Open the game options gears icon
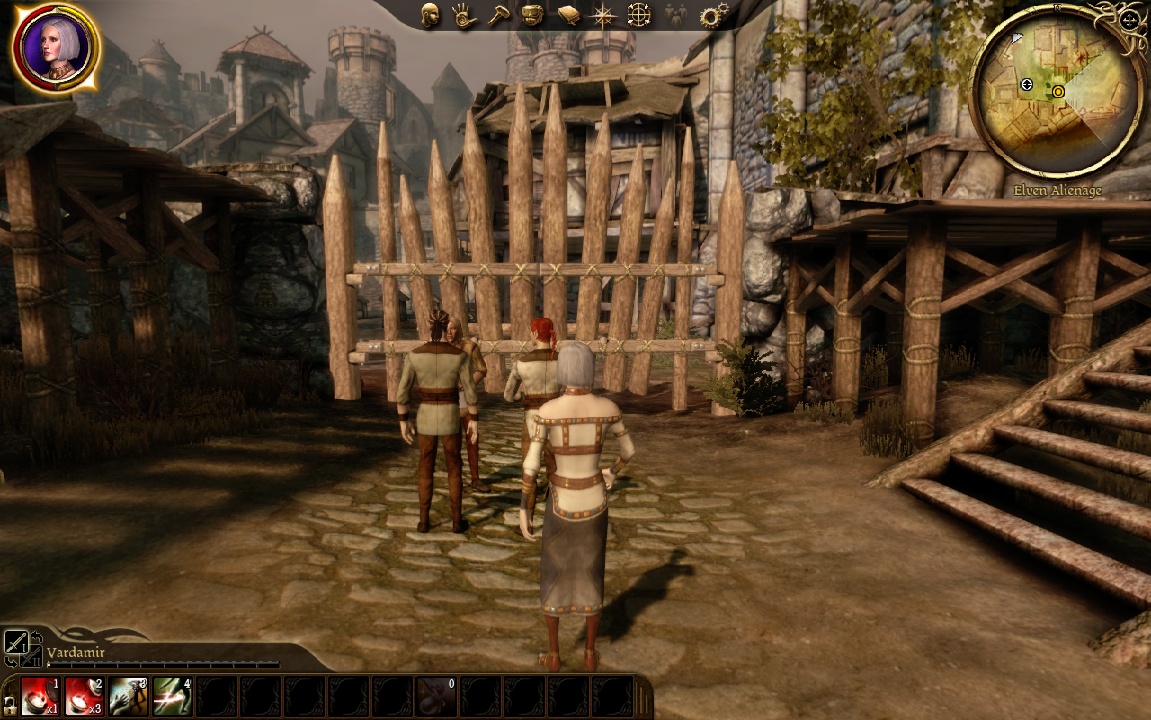 (714, 15)
